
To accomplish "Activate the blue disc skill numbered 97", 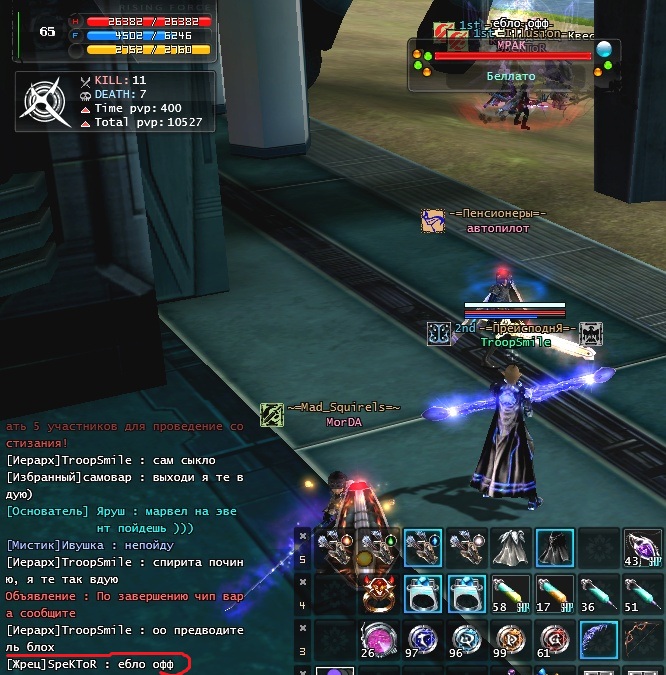I will coord(423,639).
